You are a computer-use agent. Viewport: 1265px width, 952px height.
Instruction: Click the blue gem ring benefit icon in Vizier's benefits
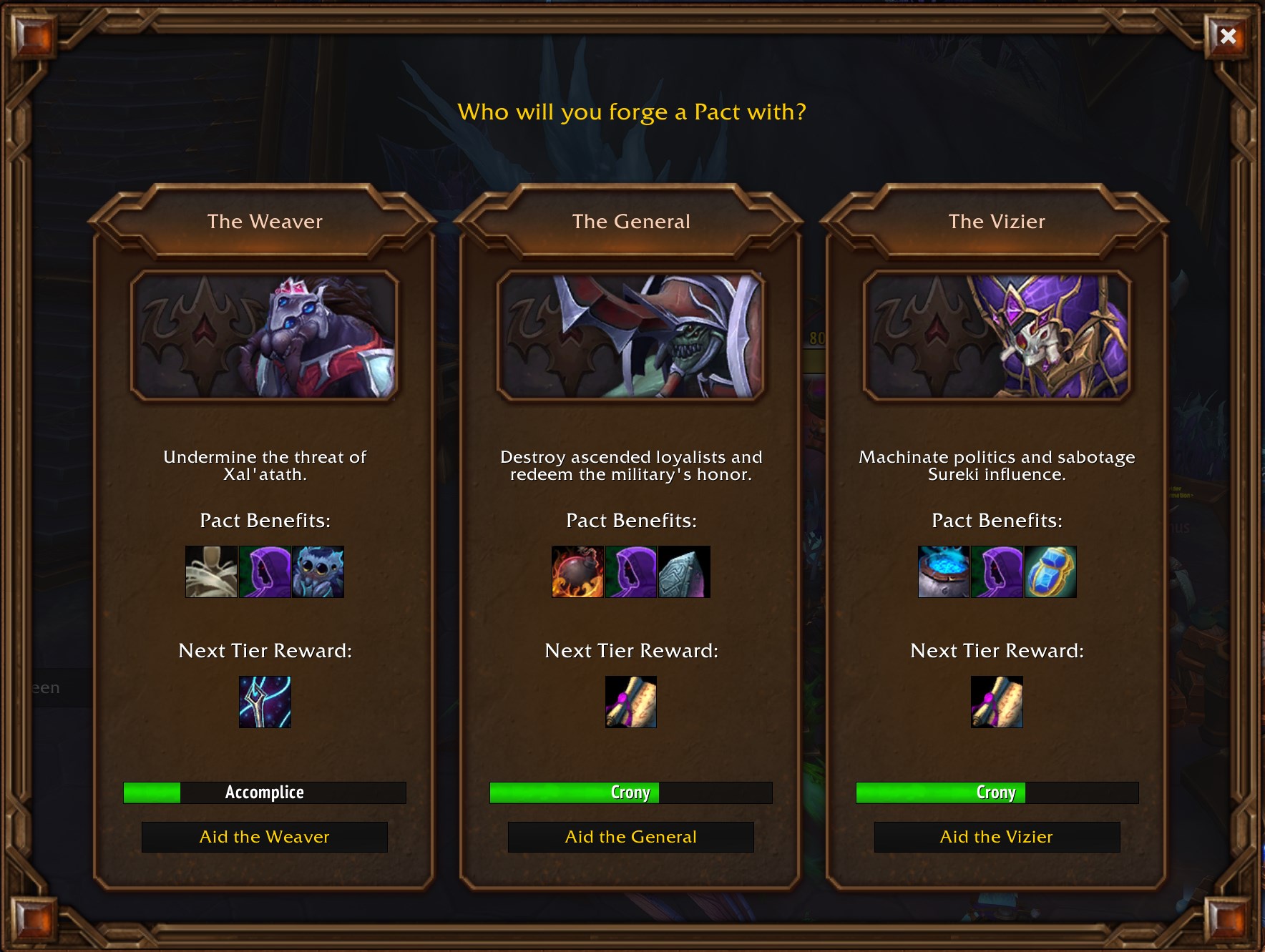click(1050, 571)
